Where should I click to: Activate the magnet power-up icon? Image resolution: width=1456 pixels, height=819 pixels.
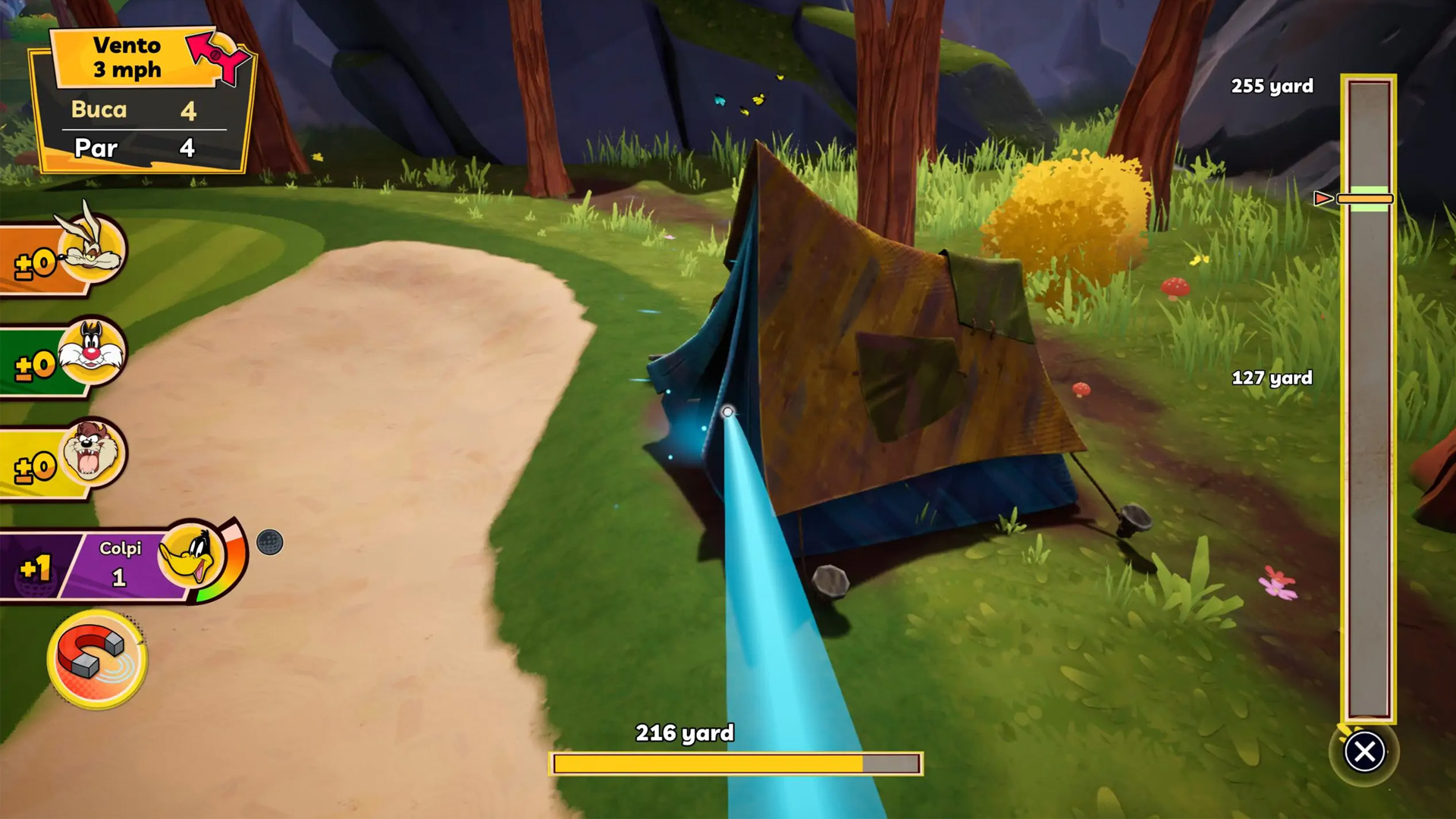[x=96, y=658]
